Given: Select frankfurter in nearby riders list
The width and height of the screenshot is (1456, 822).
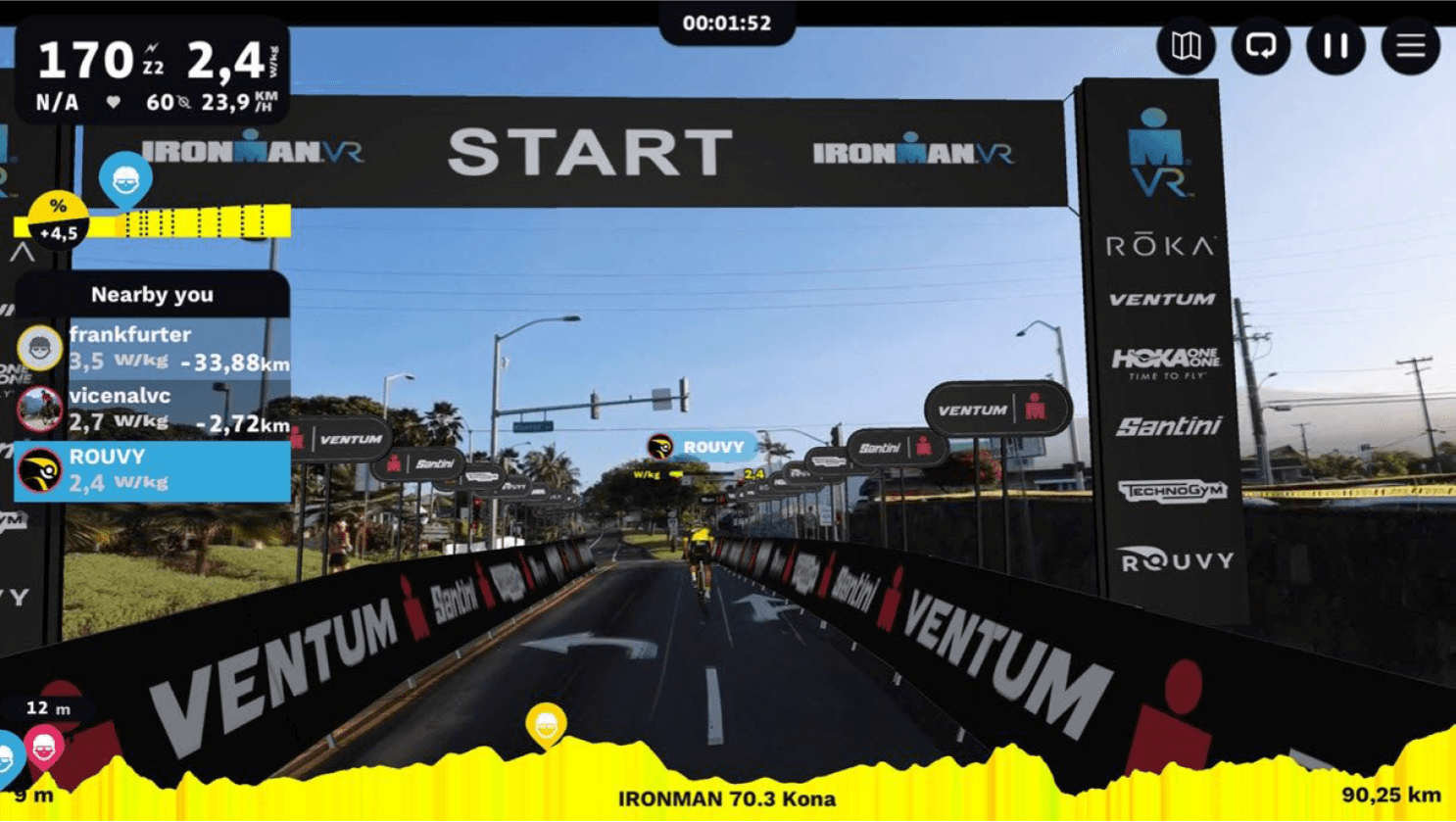Looking at the screenshot, I should [x=153, y=349].
